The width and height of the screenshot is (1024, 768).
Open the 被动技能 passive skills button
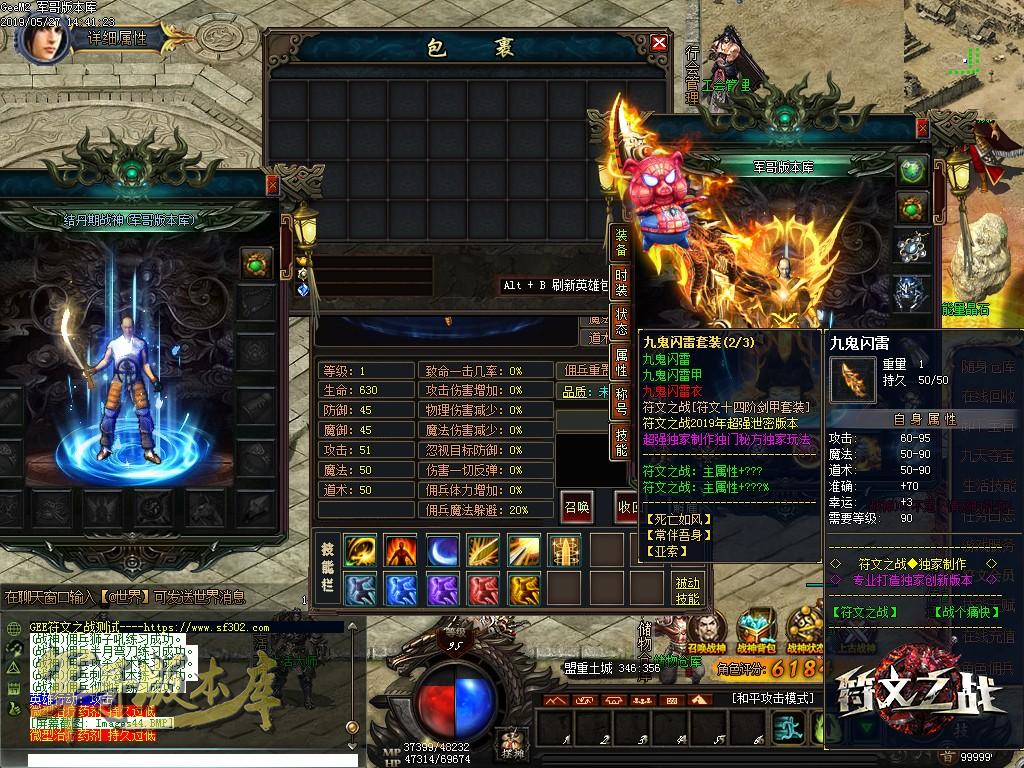(x=687, y=590)
